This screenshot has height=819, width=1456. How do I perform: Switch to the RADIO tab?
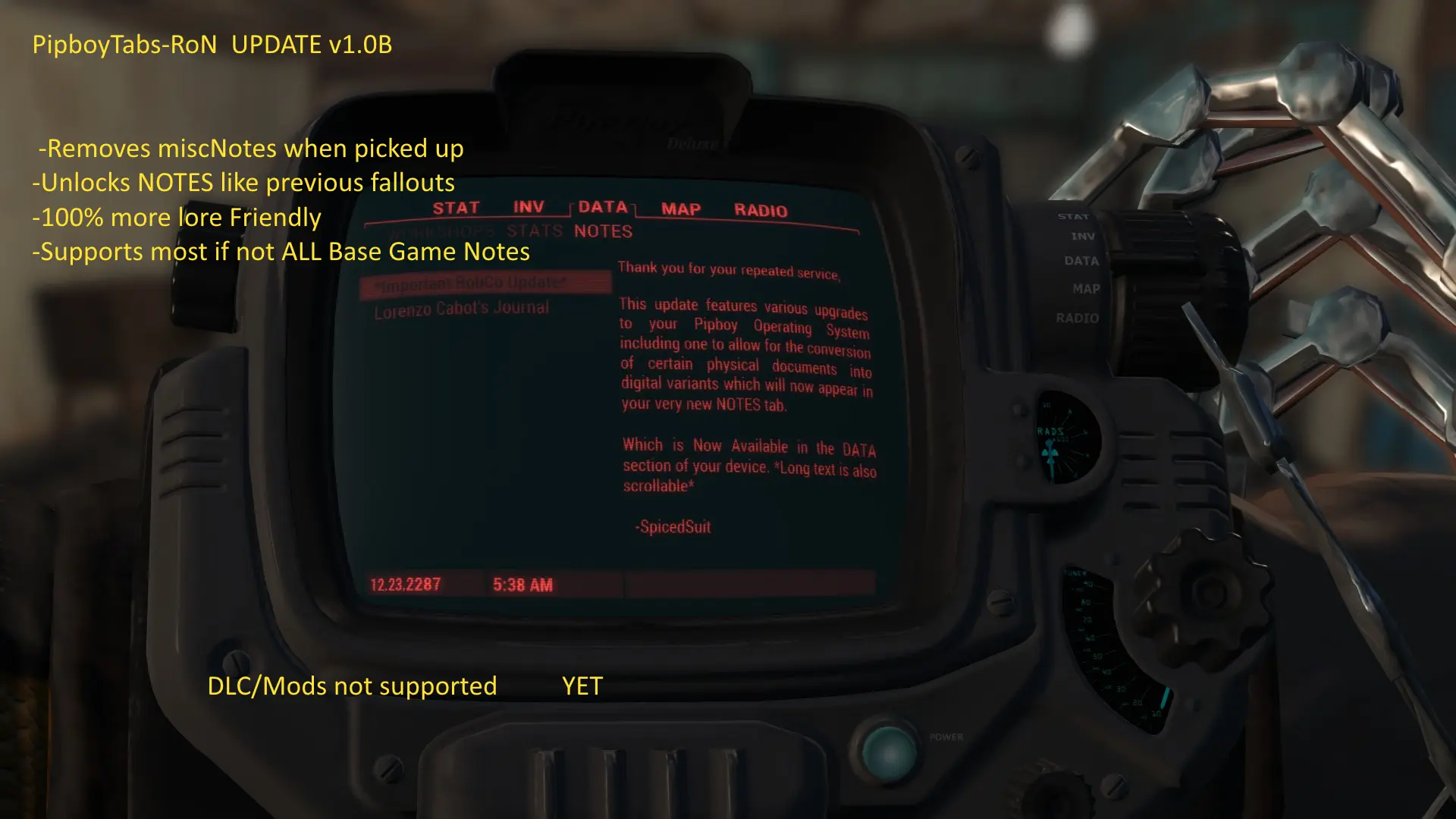click(x=761, y=211)
